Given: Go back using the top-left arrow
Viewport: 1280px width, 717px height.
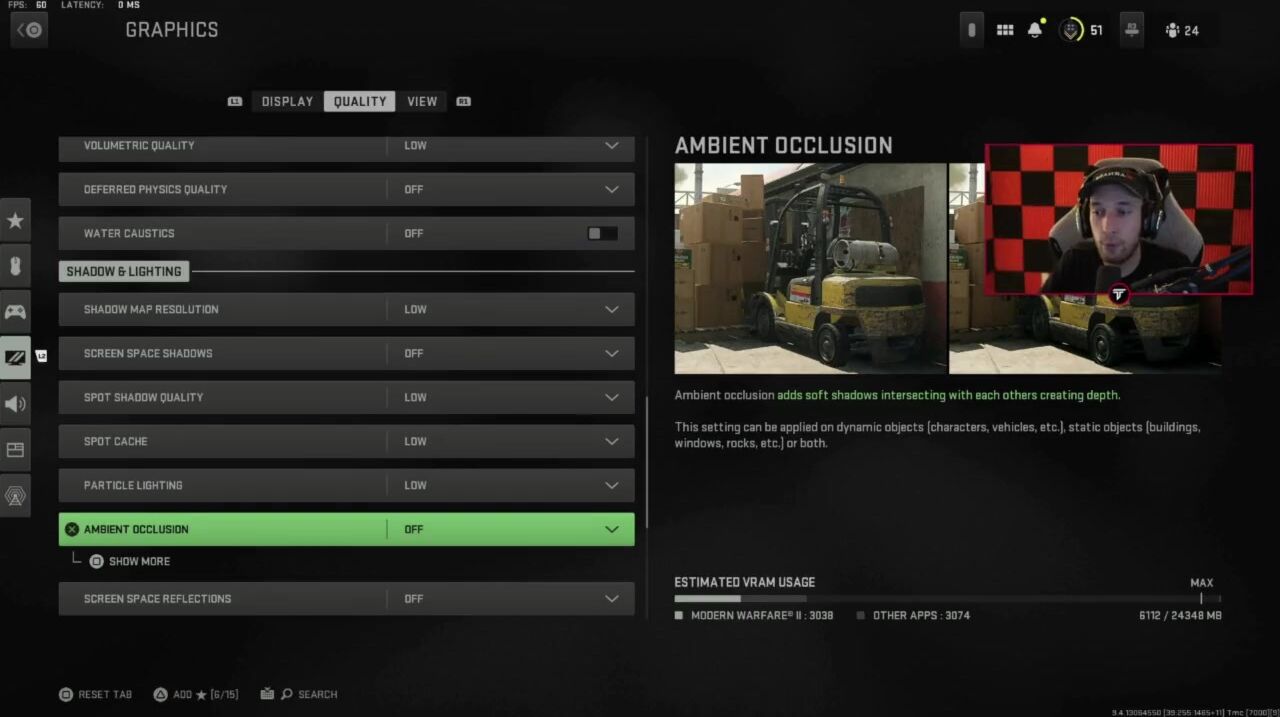Looking at the screenshot, I should (29, 30).
